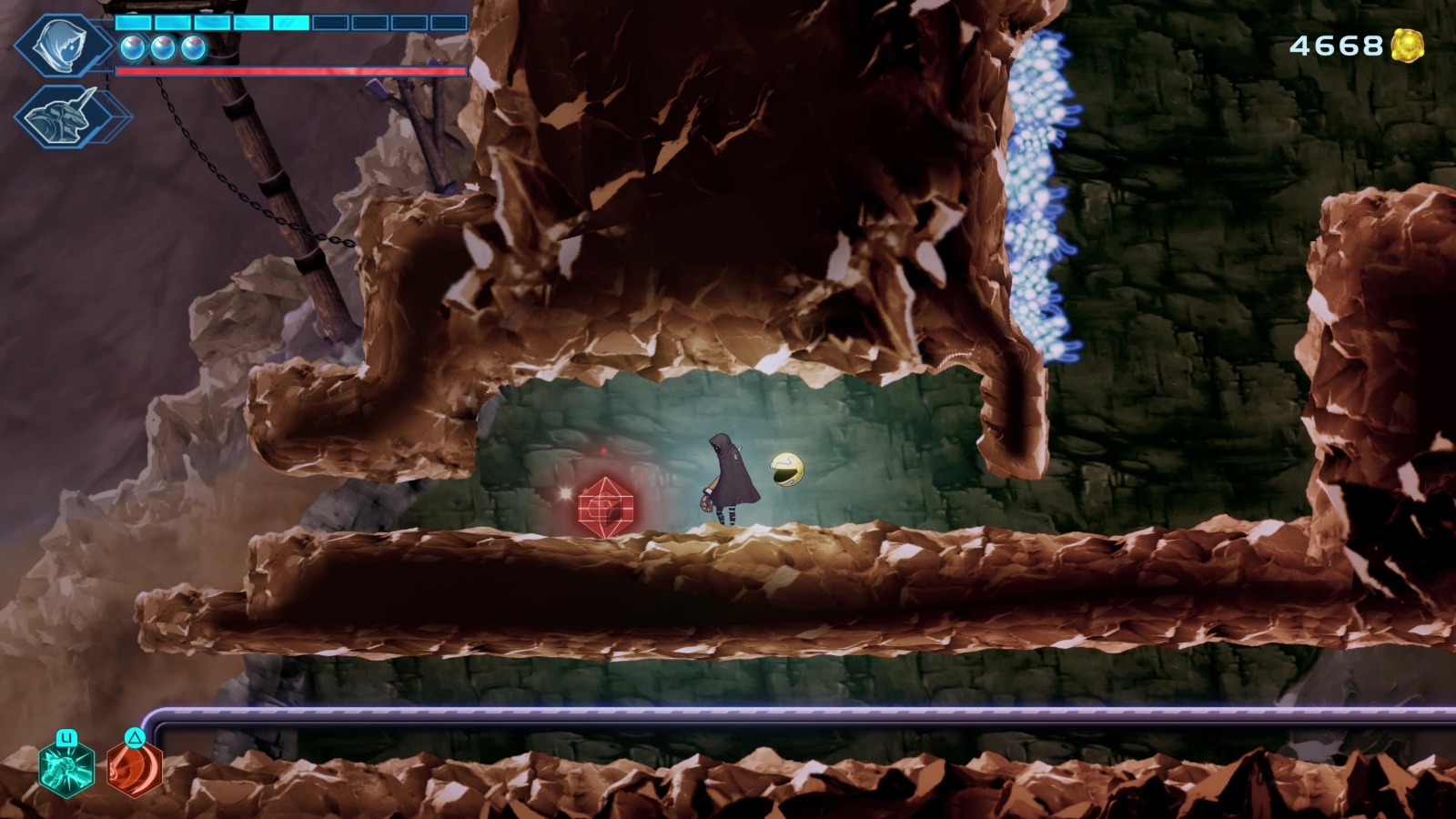Screen dimensions: 1456x819
Task: Toggle the third energy orb indicator
Action: pyautogui.click(x=191, y=47)
